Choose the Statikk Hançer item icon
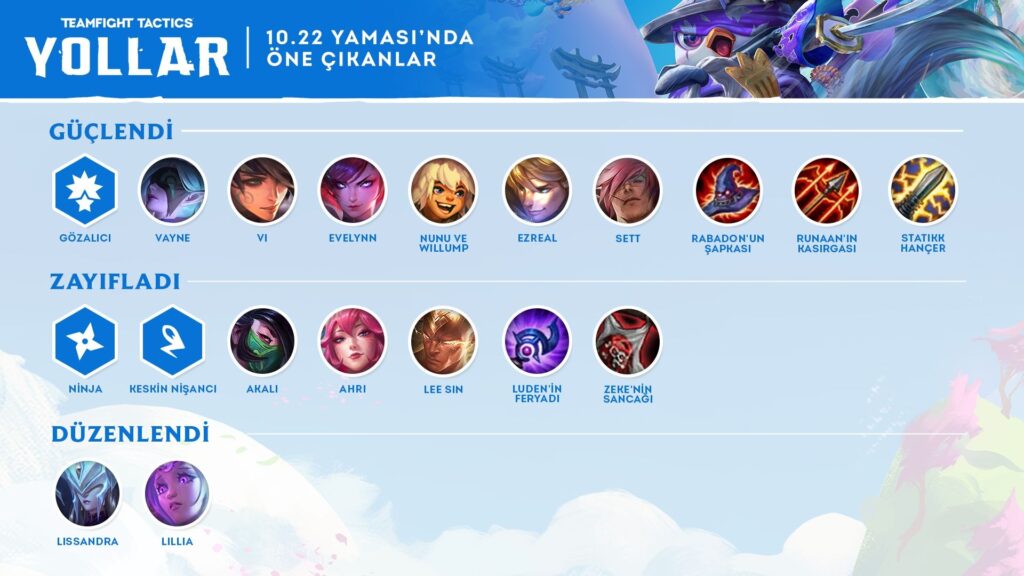The image size is (1024, 576). (x=922, y=190)
